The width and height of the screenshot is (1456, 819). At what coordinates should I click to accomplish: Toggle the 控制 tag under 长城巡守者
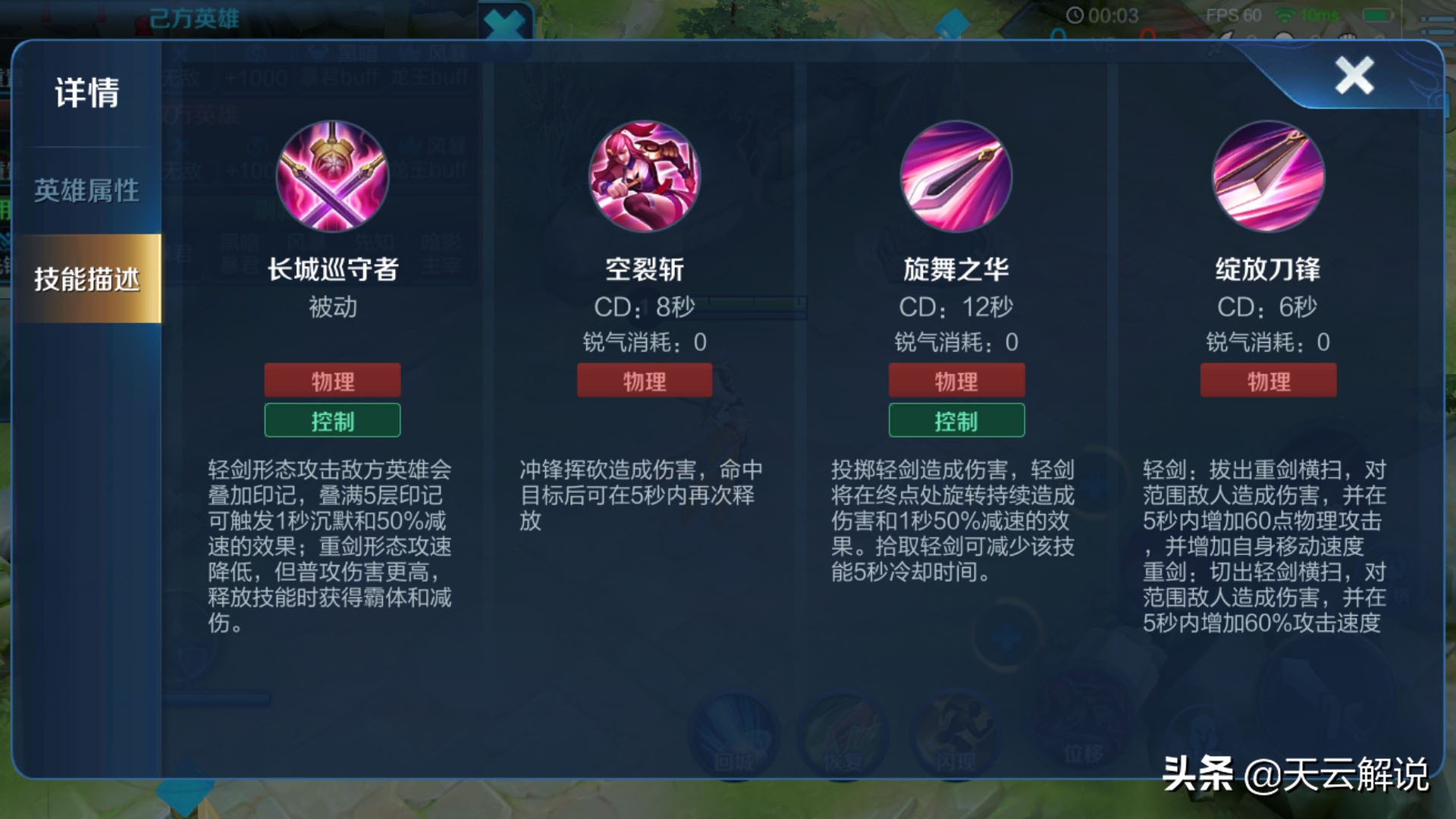point(332,420)
